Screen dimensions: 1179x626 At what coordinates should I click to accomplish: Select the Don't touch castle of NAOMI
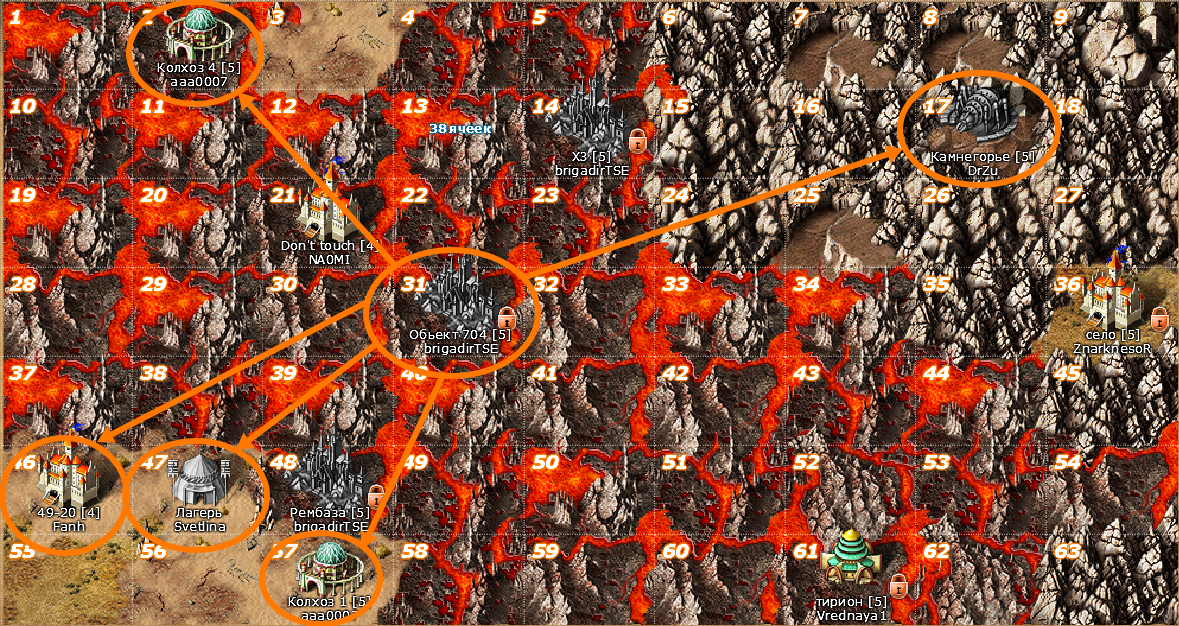coord(326,206)
